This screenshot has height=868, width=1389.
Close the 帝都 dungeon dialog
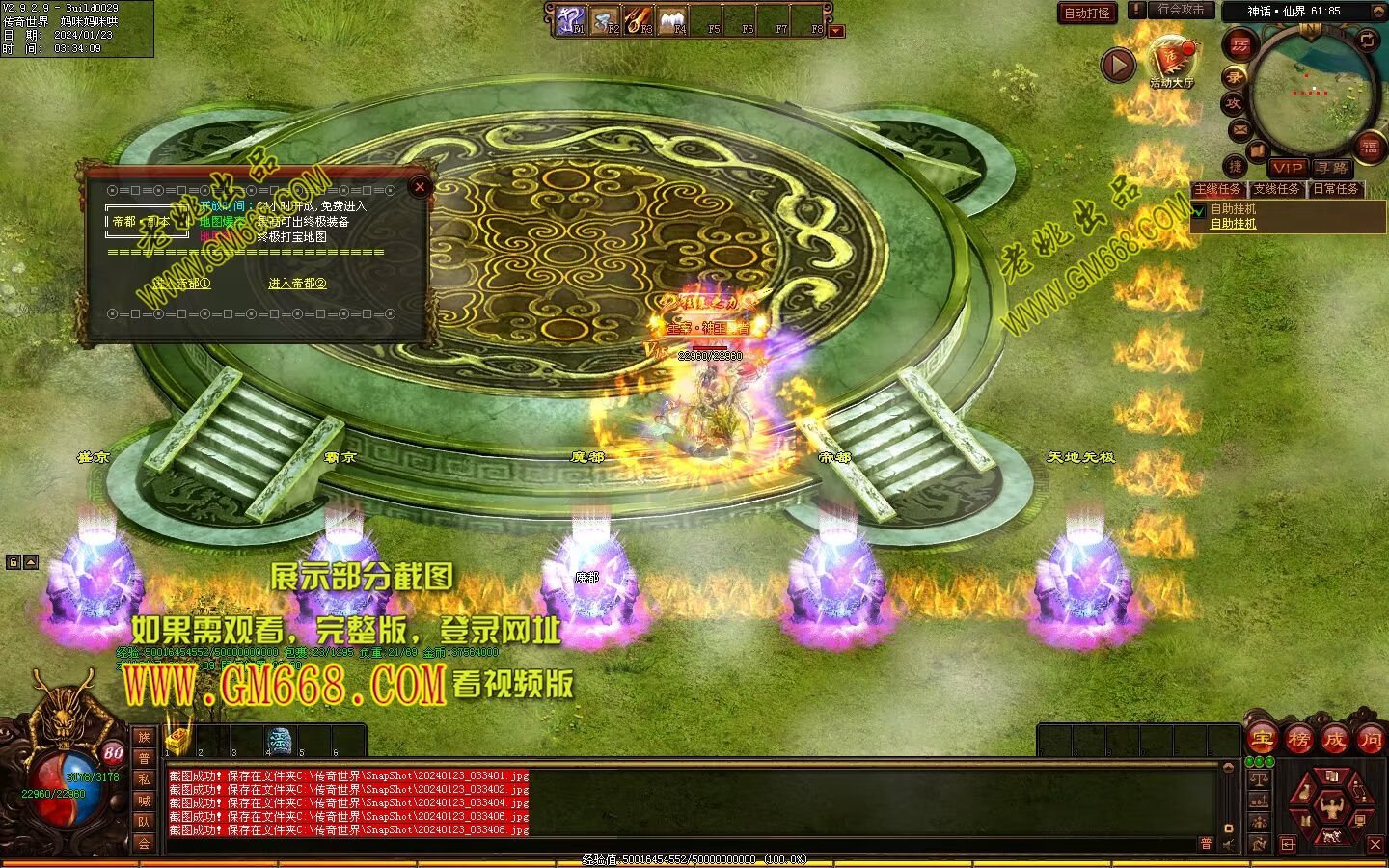click(419, 188)
